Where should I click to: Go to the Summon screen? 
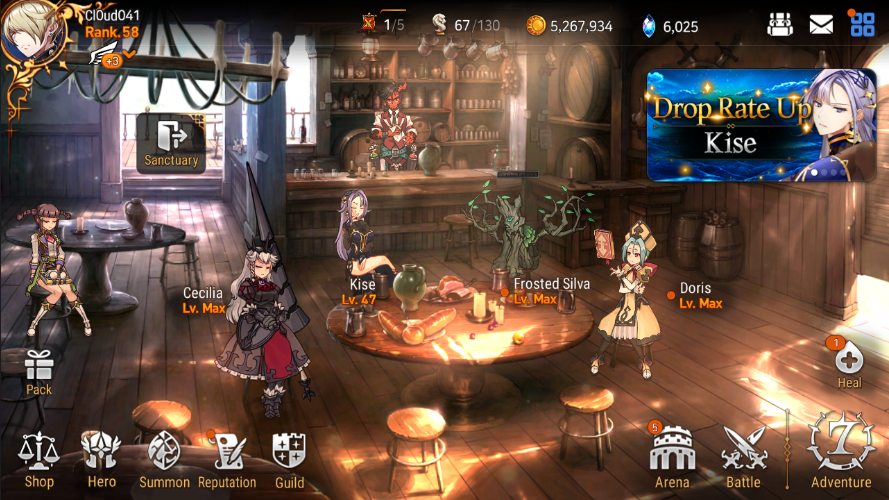coord(164,459)
